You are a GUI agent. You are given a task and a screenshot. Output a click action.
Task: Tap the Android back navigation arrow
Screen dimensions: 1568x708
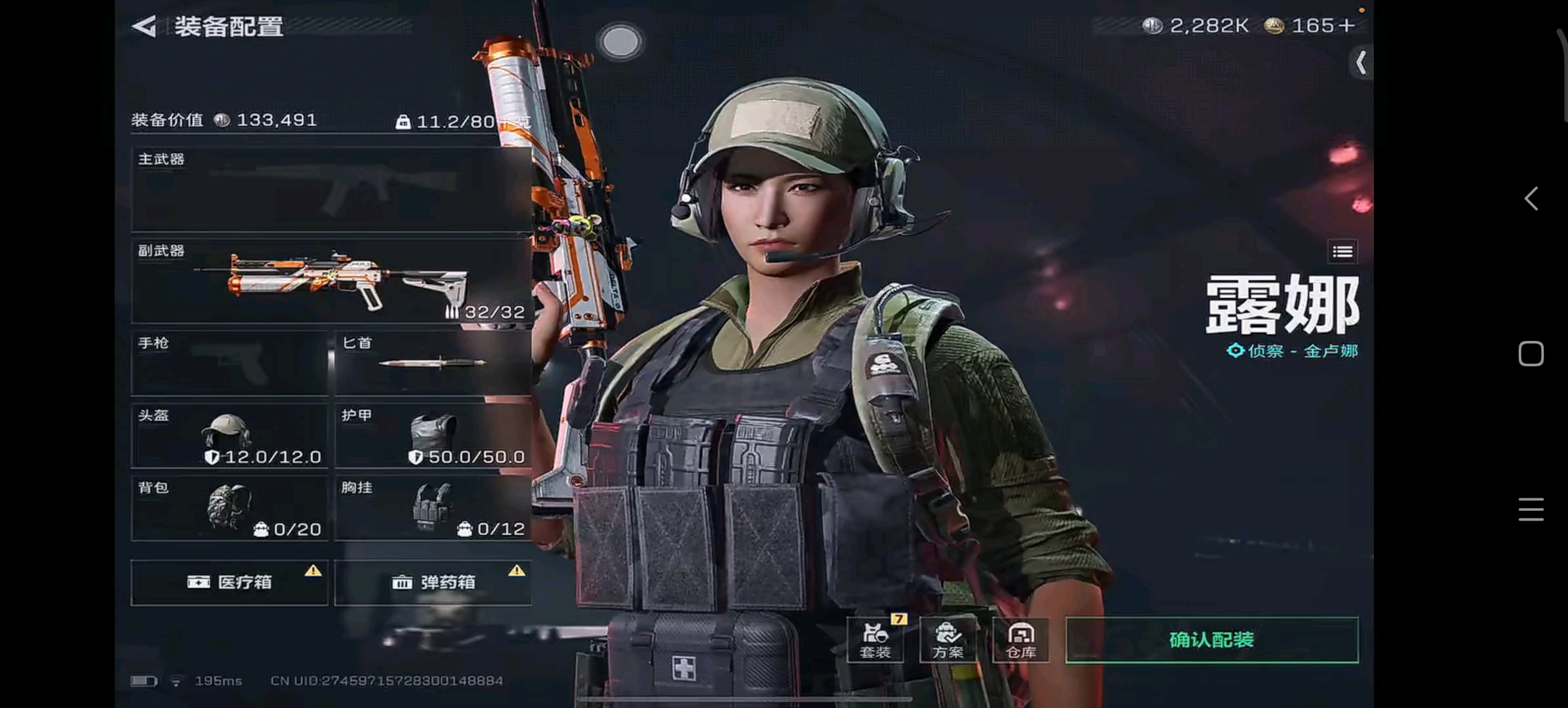tap(1531, 199)
